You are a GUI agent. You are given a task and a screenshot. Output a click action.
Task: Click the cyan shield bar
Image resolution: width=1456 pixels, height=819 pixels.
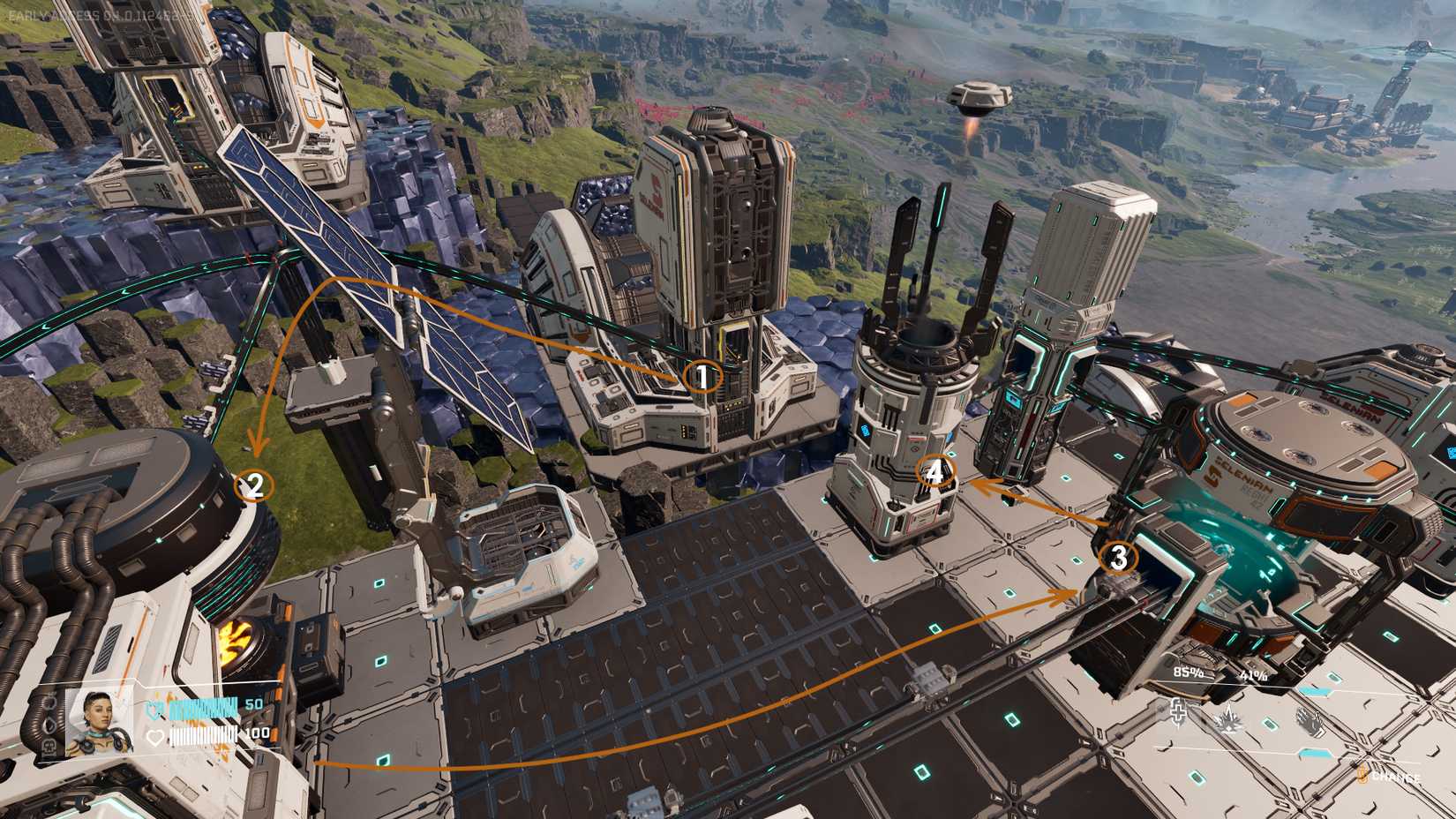[203, 708]
